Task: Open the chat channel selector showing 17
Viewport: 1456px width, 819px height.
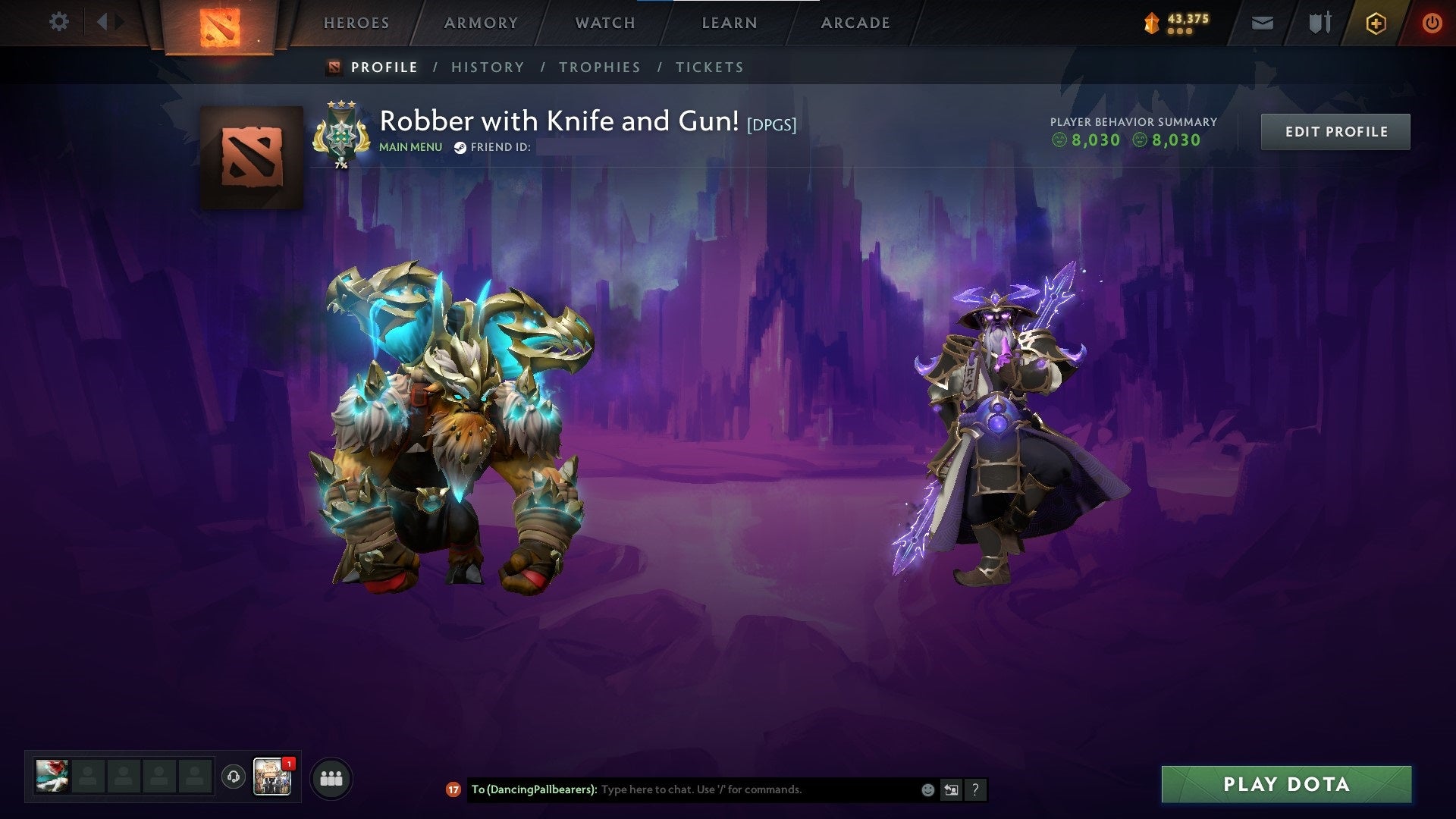Action: pyautogui.click(x=453, y=789)
